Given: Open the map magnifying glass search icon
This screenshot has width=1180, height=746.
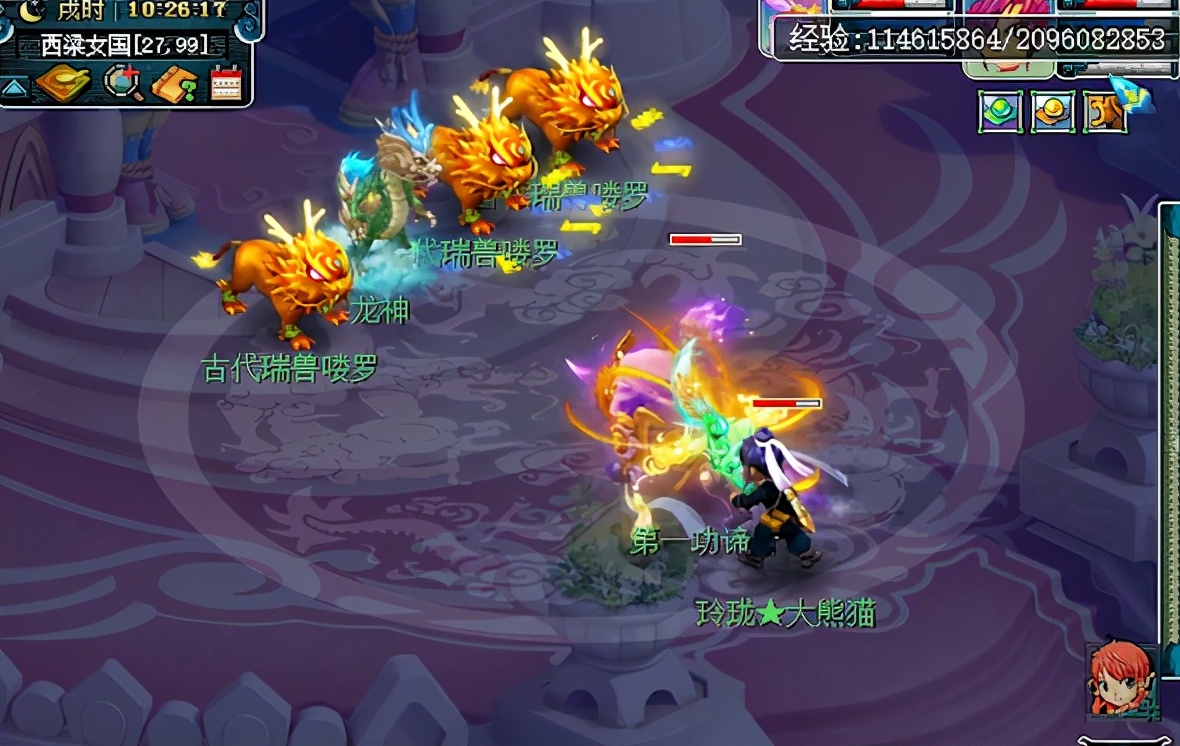Looking at the screenshot, I should pos(123,84).
